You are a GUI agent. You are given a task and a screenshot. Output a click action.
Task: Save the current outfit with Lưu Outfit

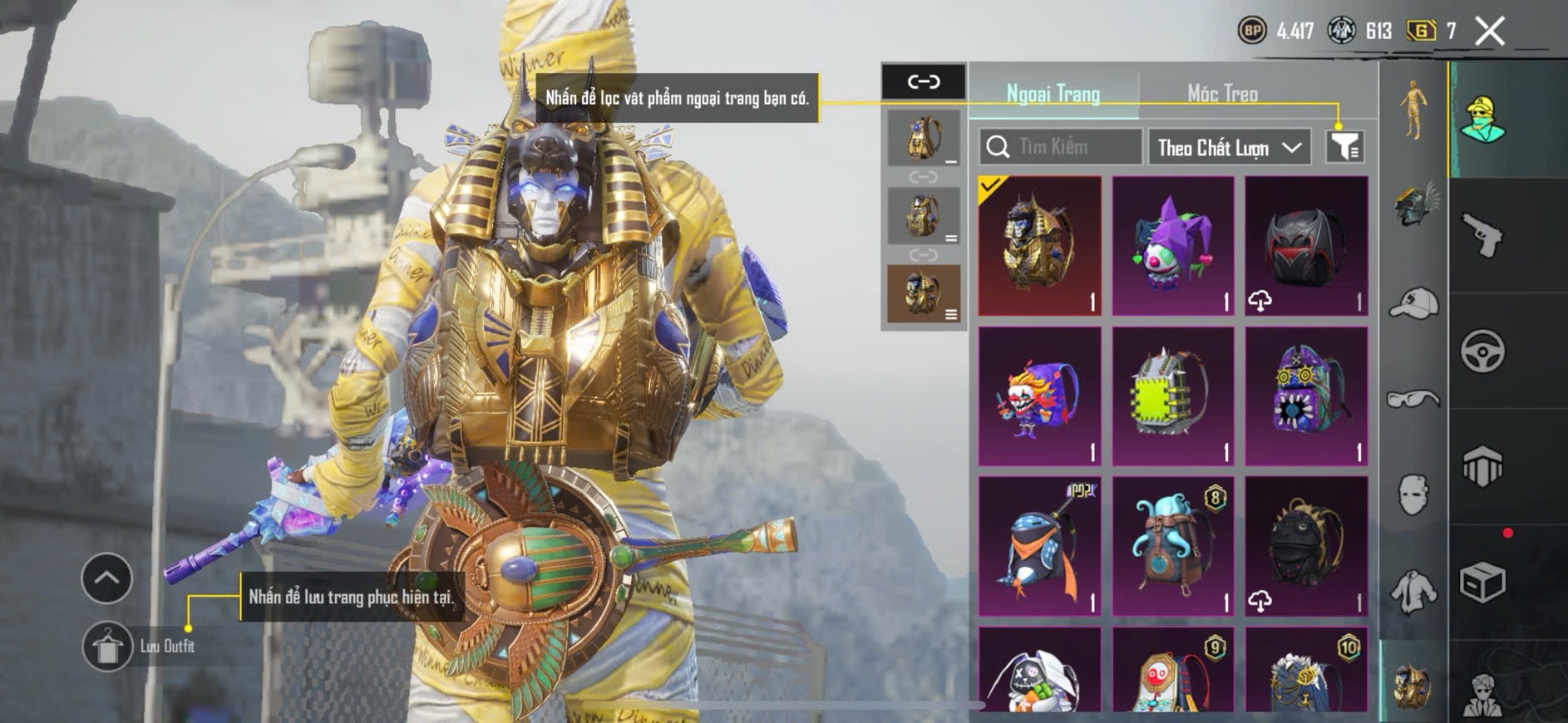[108, 646]
